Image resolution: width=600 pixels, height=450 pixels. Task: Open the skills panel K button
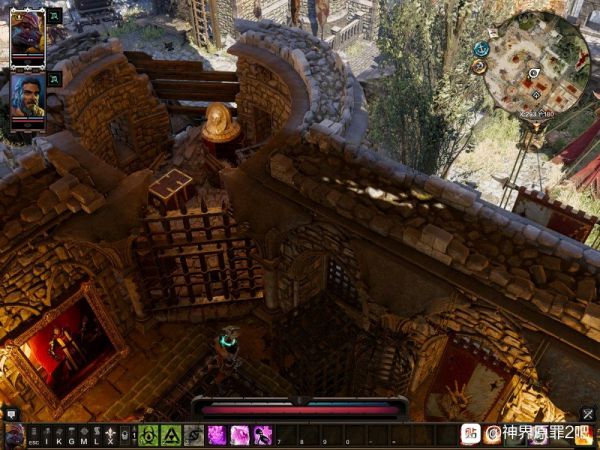[x=58, y=436]
